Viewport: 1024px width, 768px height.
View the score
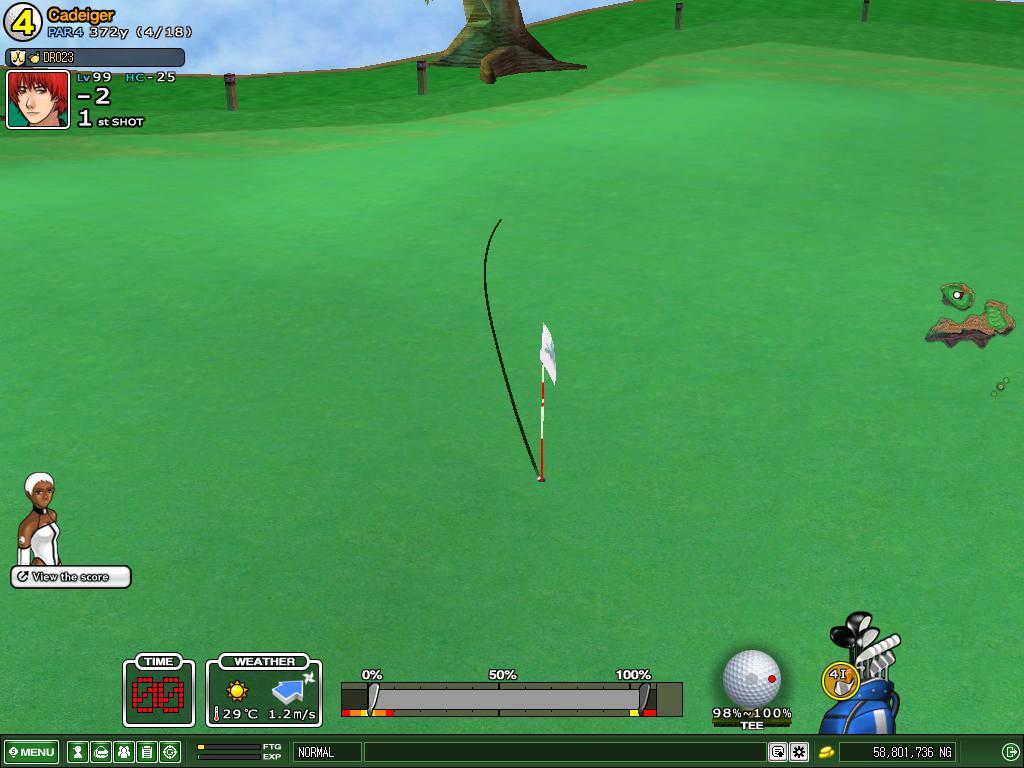(x=70, y=577)
